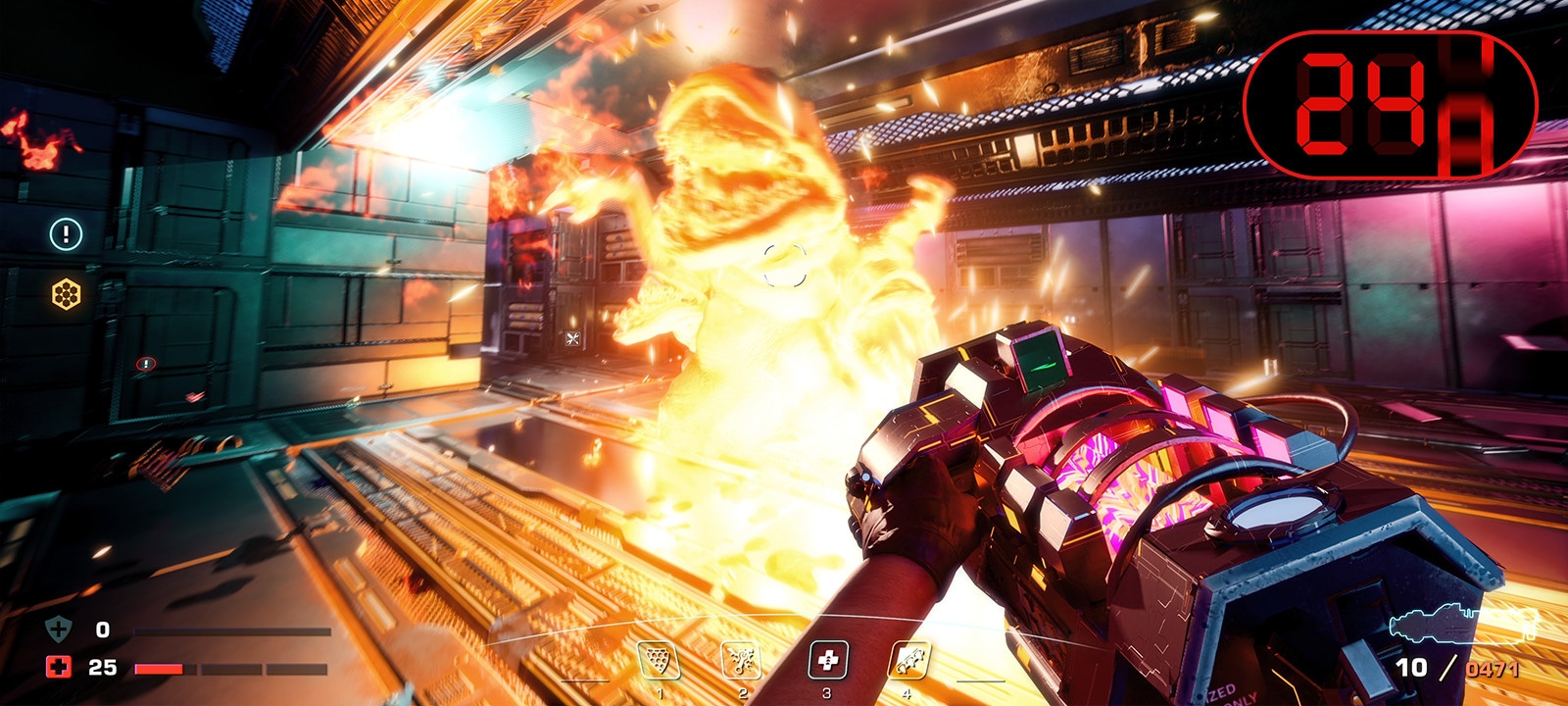This screenshot has height=706, width=1568.
Task: Select the honeycomb shield ability in slot 1
Action: (659, 661)
